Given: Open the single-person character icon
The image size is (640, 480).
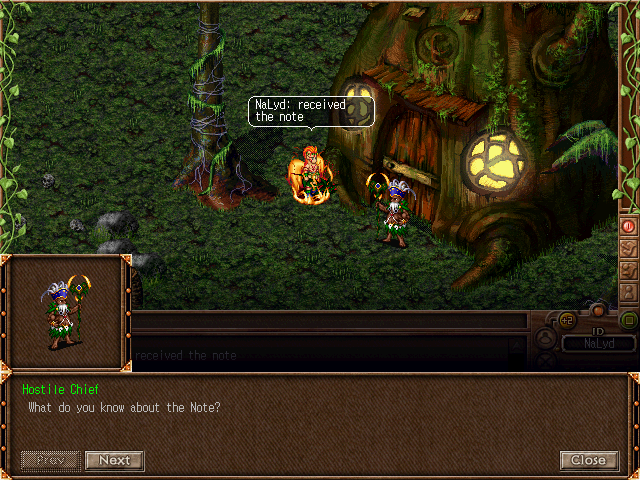Looking at the screenshot, I should [x=628, y=292].
